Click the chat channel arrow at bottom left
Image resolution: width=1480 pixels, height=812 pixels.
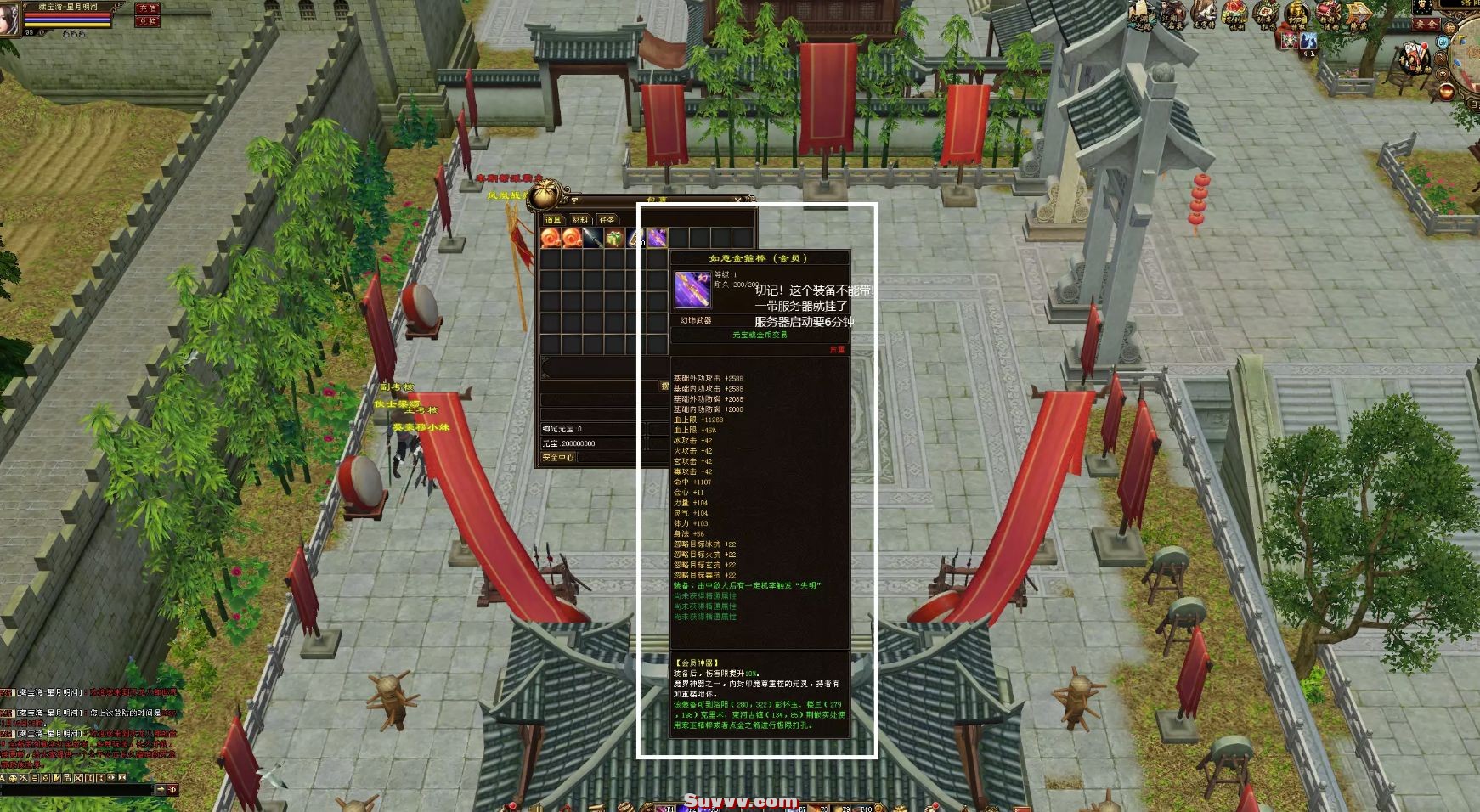click(x=161, y=789)
